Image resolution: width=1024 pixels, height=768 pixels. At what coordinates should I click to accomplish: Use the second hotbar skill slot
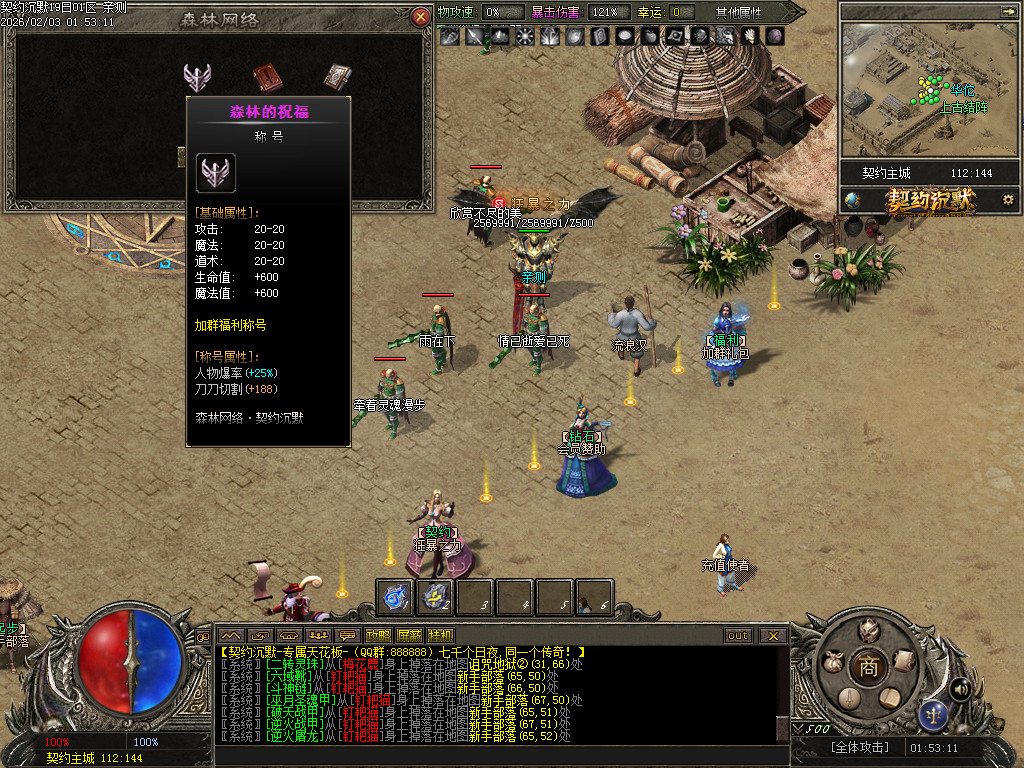[x=437, y=597]
